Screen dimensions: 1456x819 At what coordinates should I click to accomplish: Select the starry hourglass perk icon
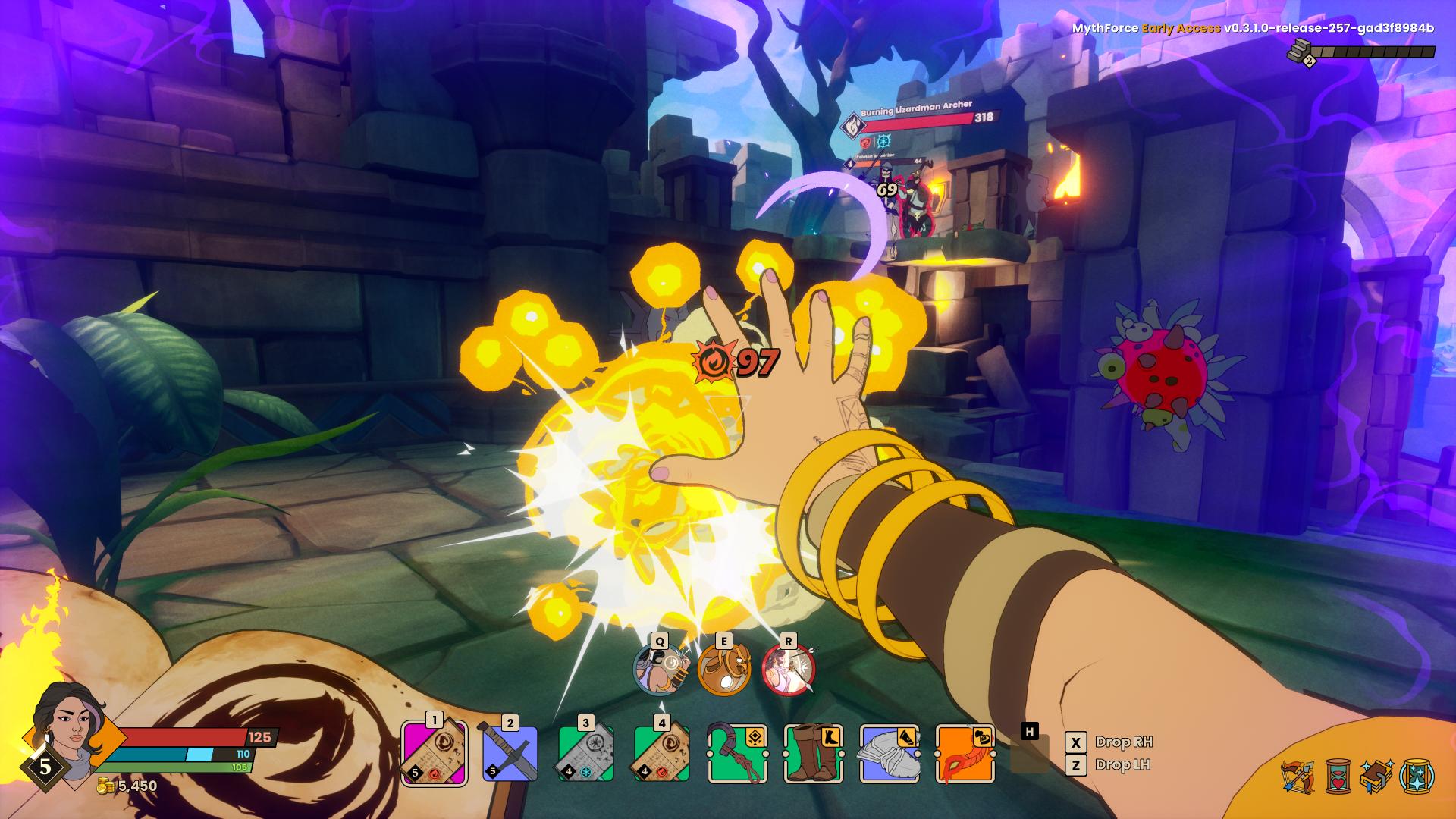(x=1416, y=777)
